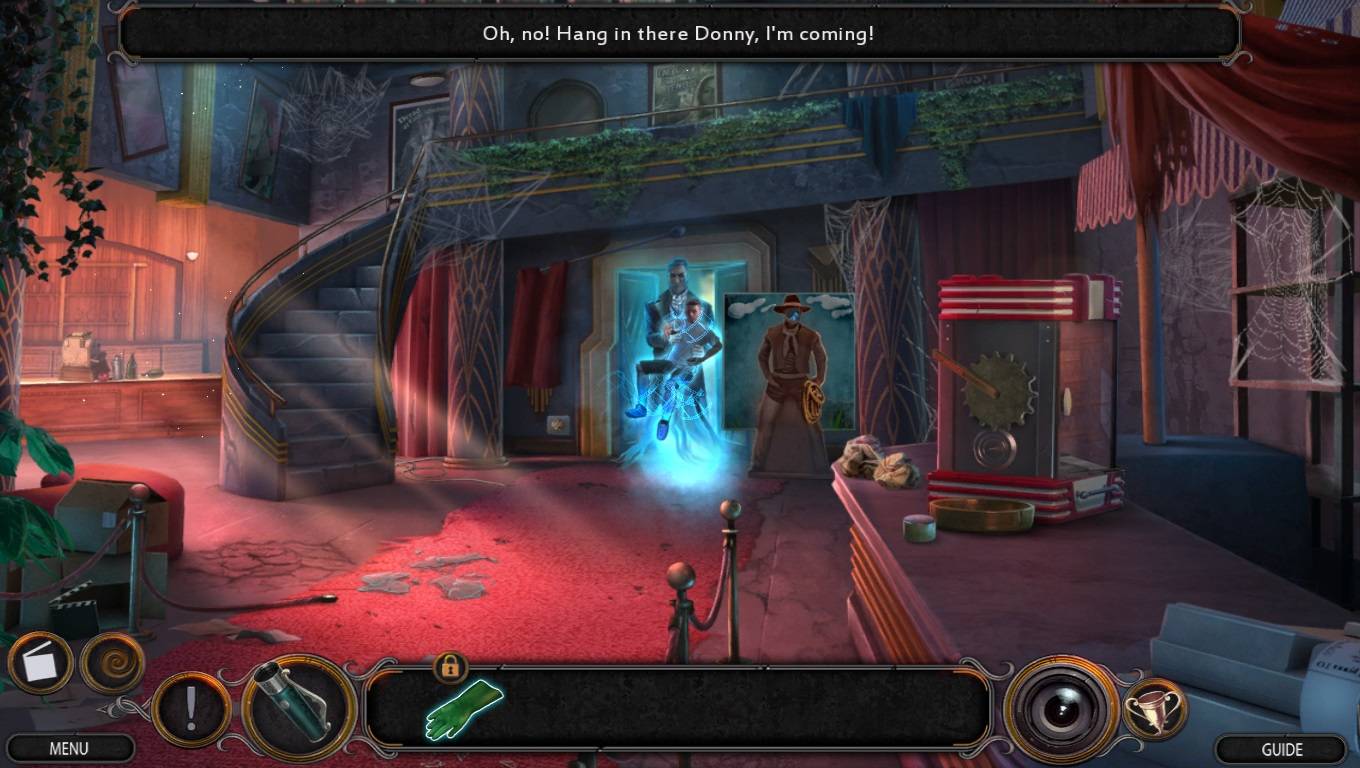Click the golden spiral icon
The width and height of the screenshot is (1360, 768).
[112, 664]
